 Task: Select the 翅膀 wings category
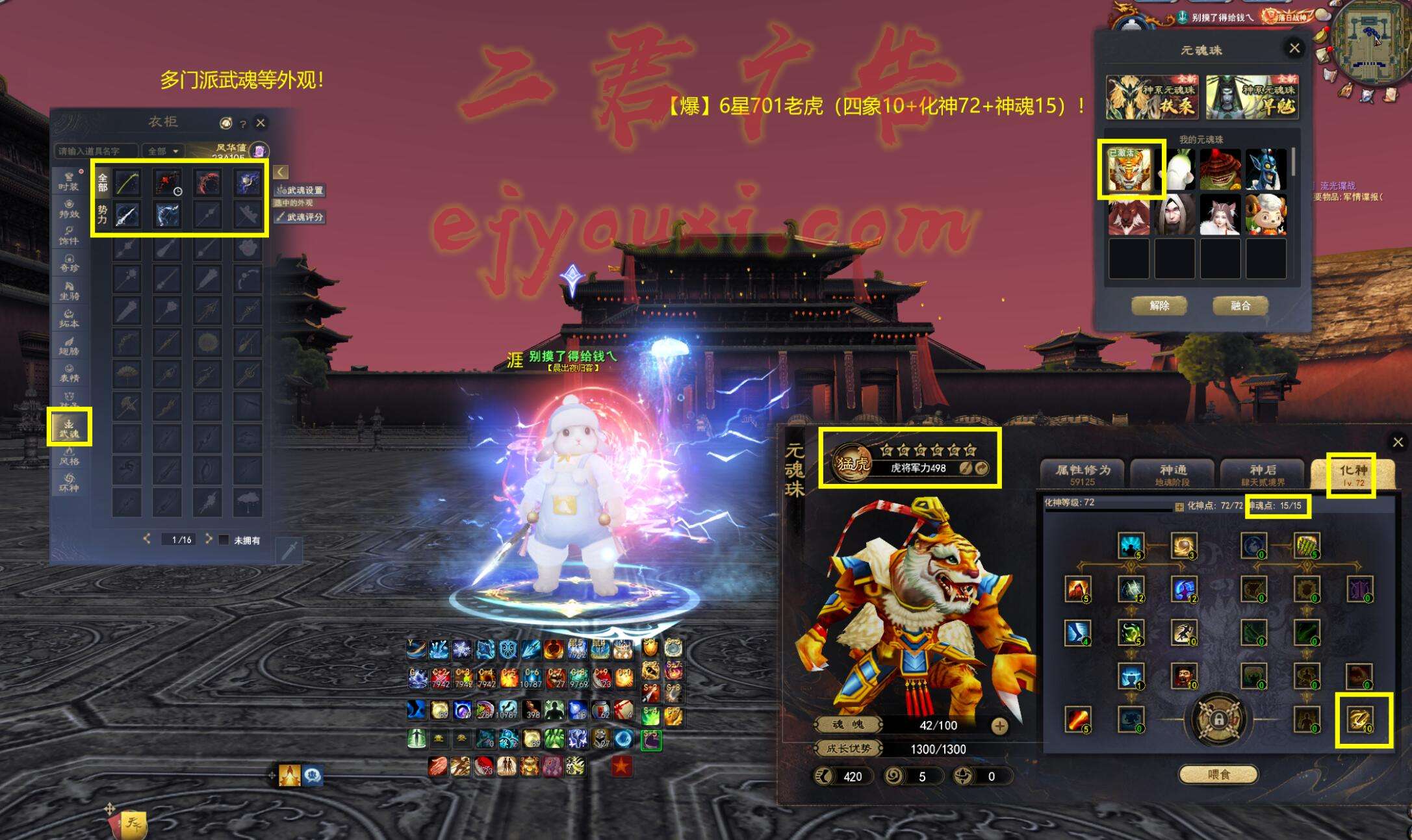click(69, 346)
